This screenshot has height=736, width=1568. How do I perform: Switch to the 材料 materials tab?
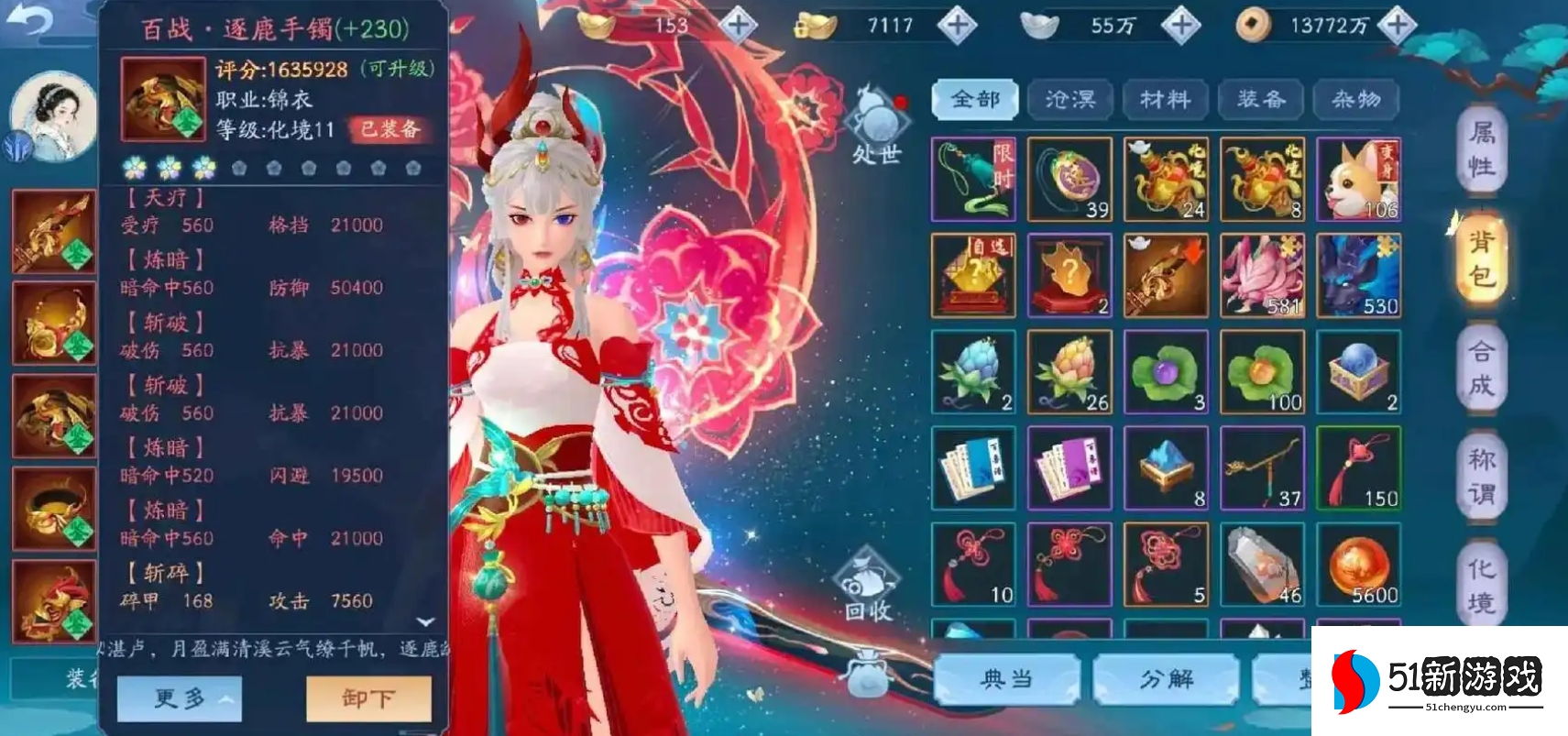pos(1166,99)
